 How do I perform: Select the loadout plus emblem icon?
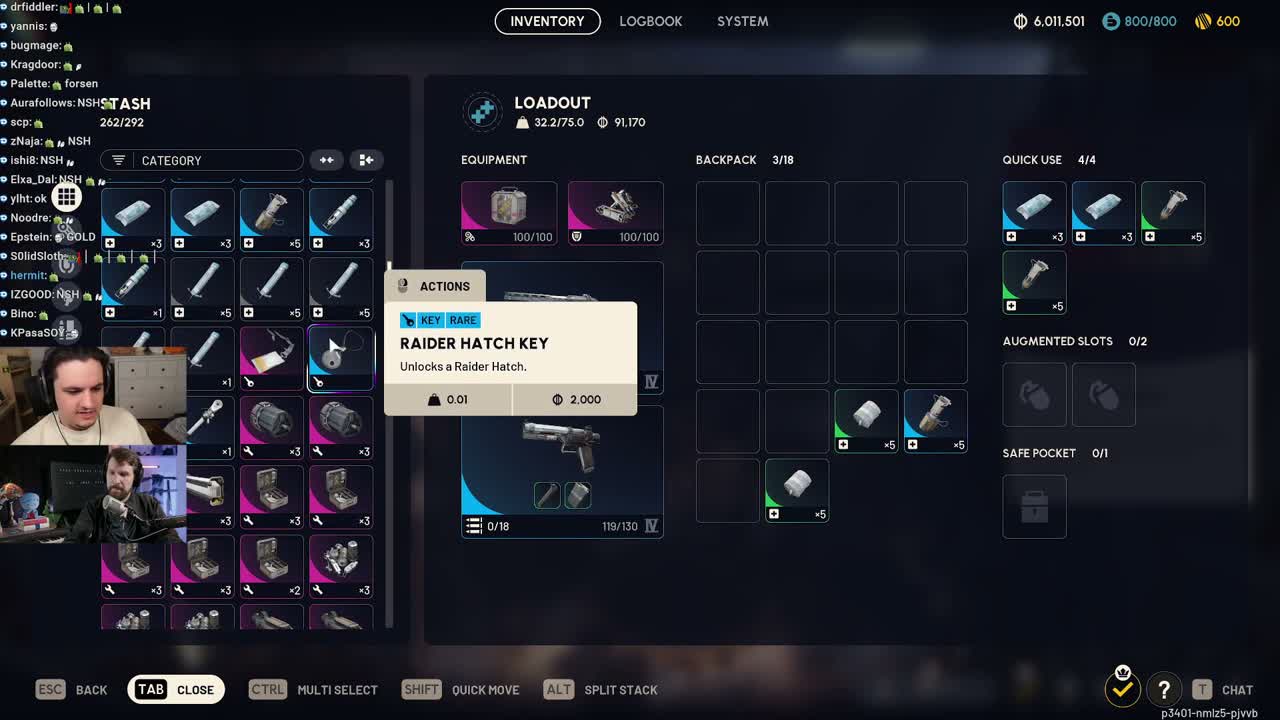(x=482, y=112)
